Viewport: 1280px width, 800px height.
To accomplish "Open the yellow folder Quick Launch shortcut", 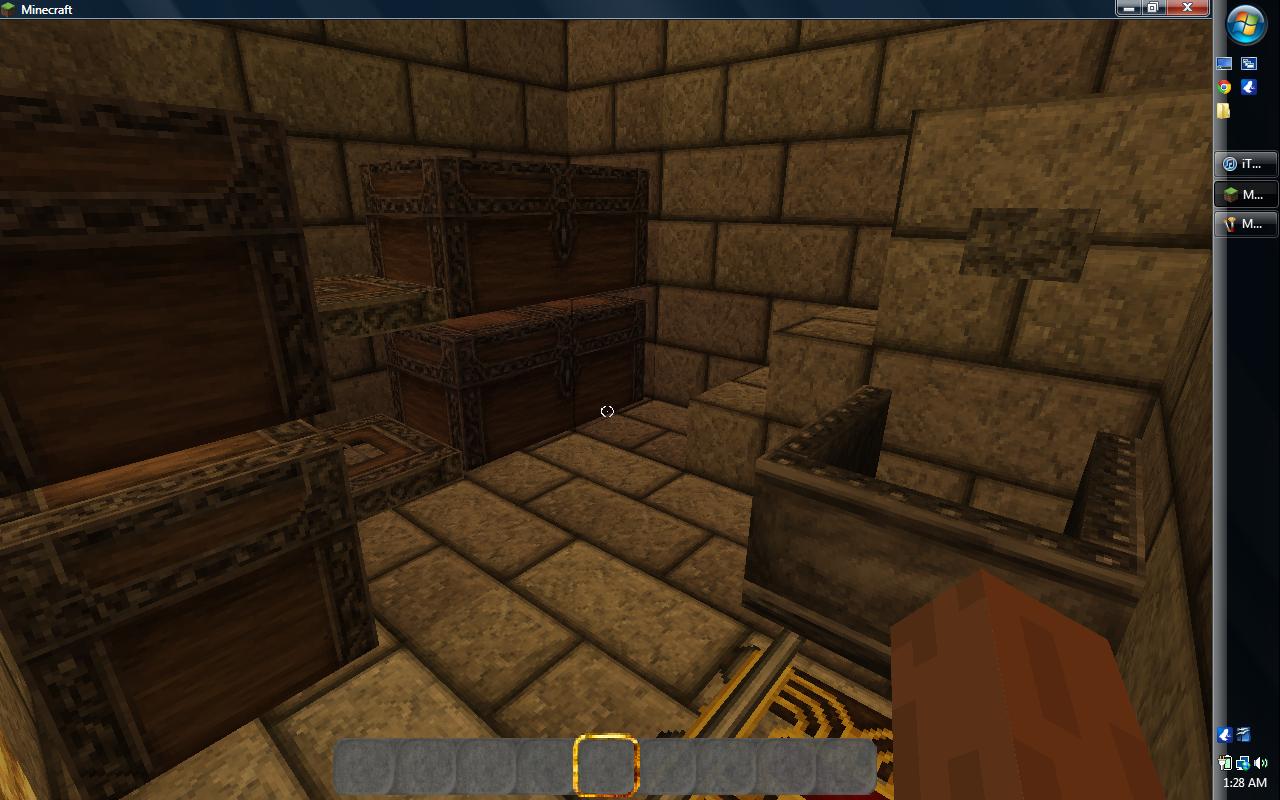I will point(1224,111).
